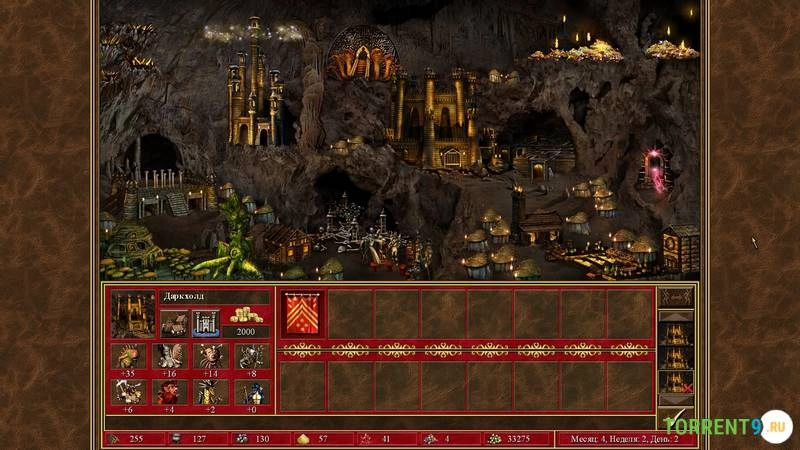Click the red chevron garrison banner
This screenshot has height=450, width=800.
point(300,313)
